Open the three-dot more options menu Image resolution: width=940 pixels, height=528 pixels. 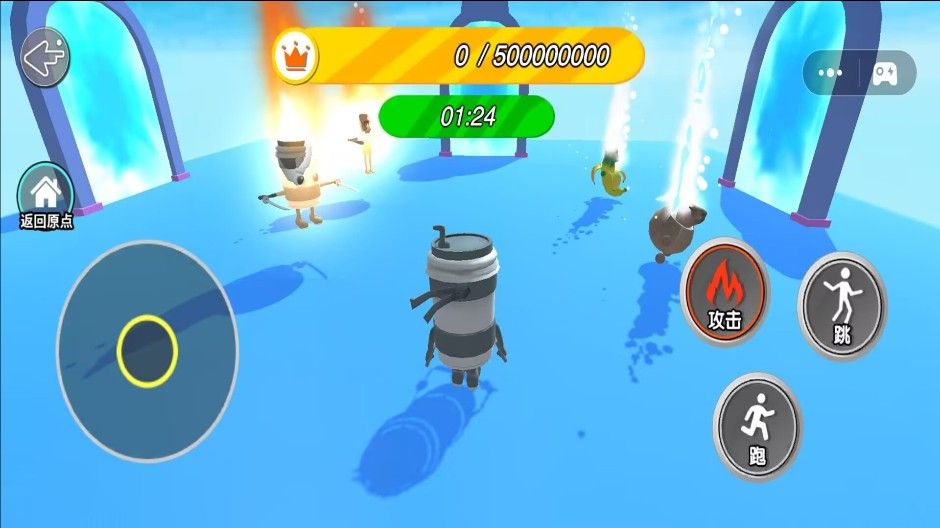point(830,73)
